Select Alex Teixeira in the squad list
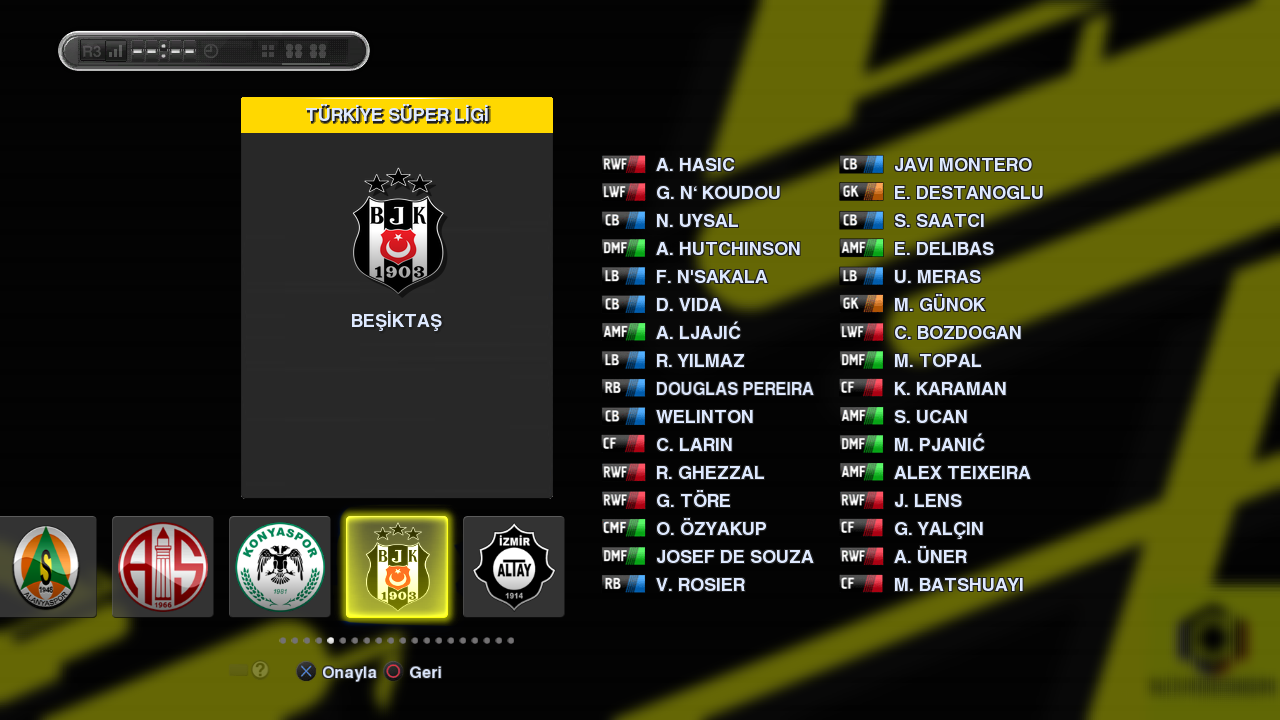The width and height of the screenshot is (1280, 720). tap(961, 473)
